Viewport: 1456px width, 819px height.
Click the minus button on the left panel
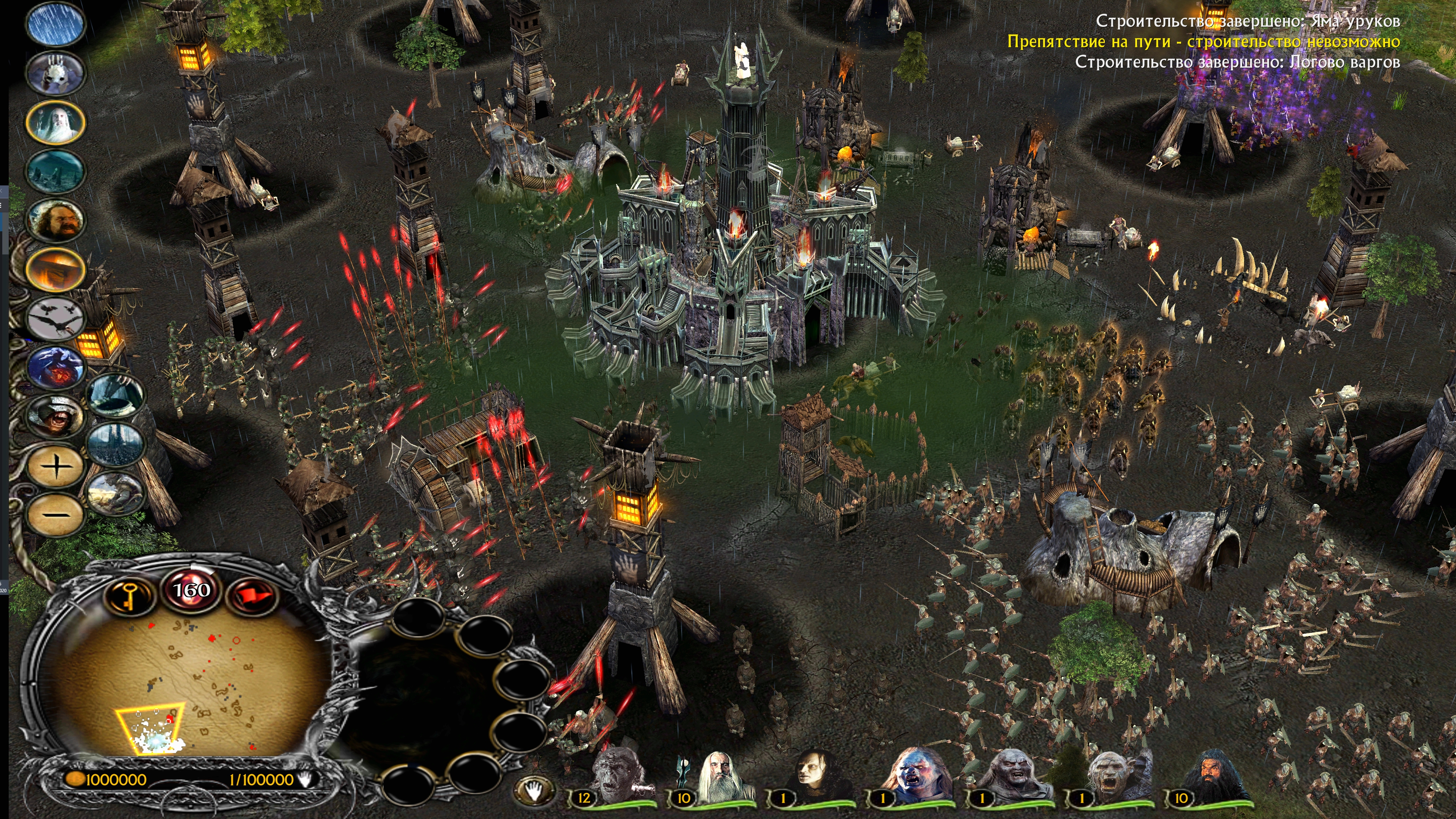55,515
